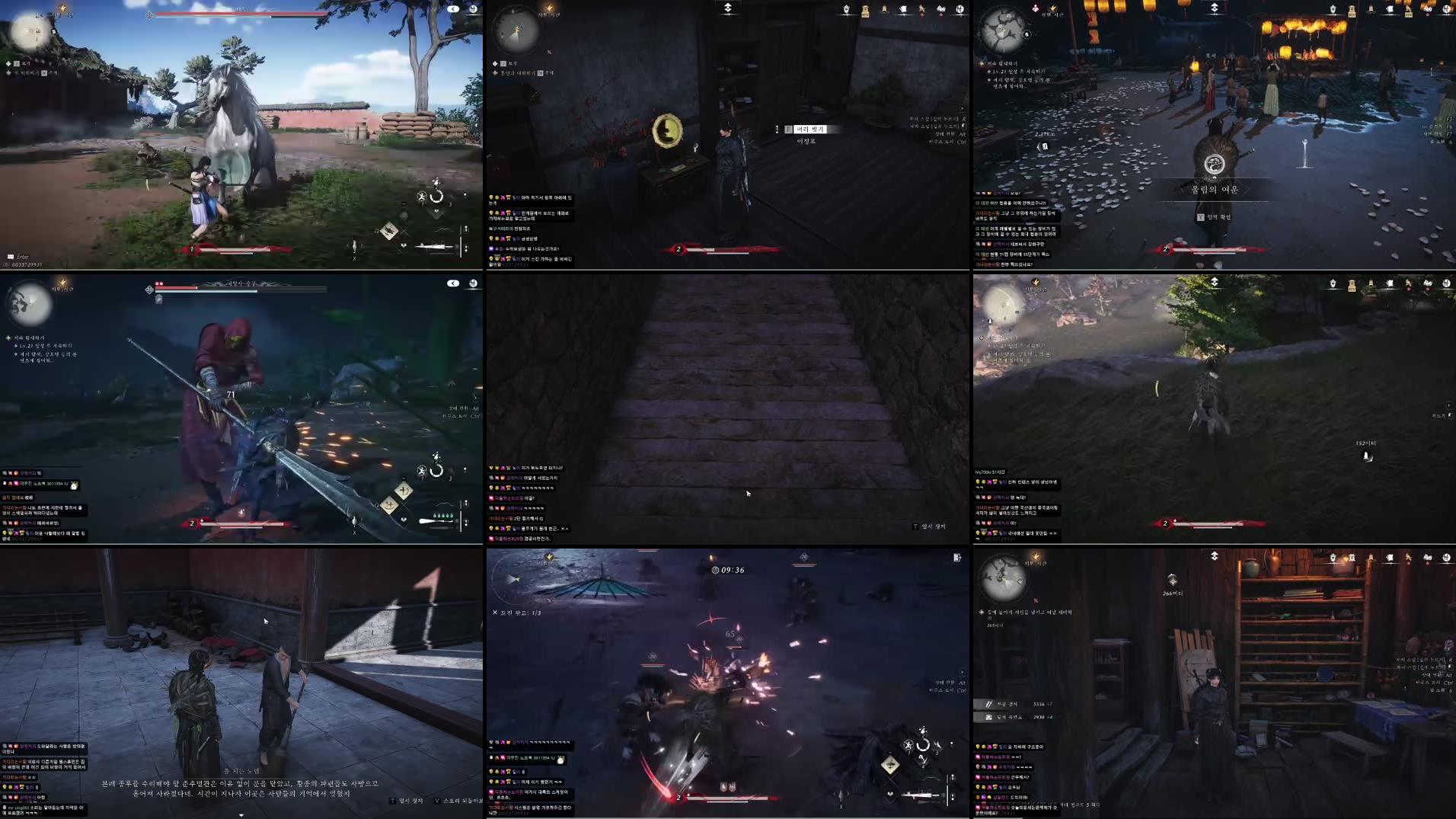Expand the 회수 합세하기 quest tracker entry
Screen dimensions: 1456x819
pos(1005,65)
